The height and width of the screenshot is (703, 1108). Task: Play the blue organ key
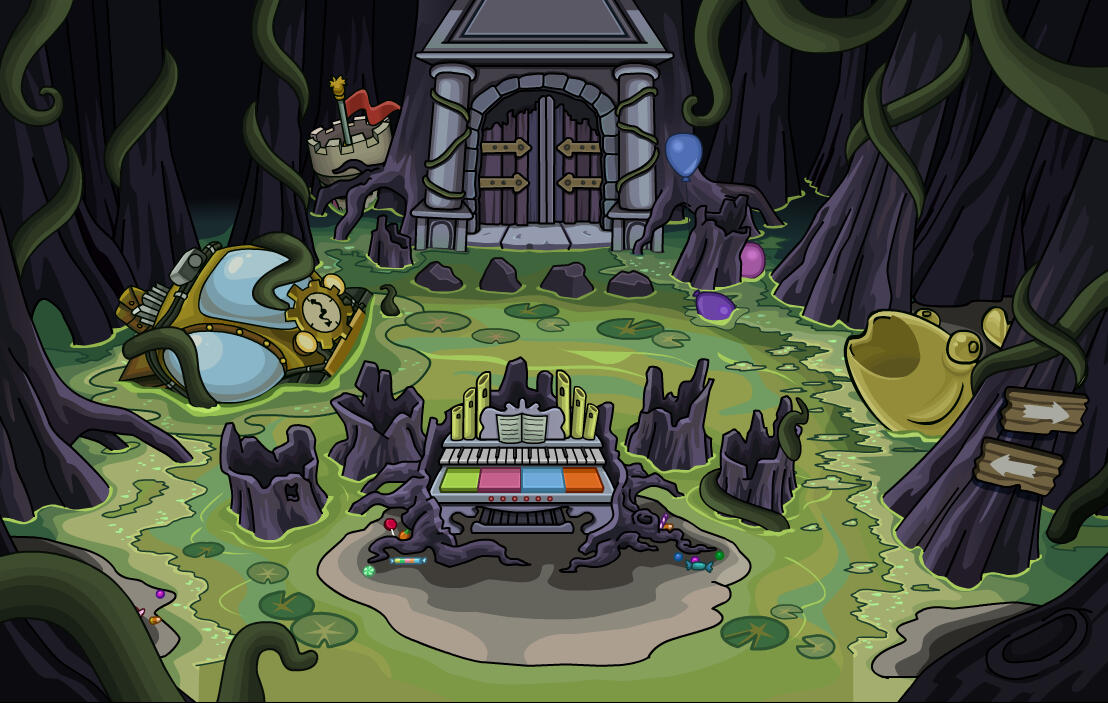click(x=542, y=480)
